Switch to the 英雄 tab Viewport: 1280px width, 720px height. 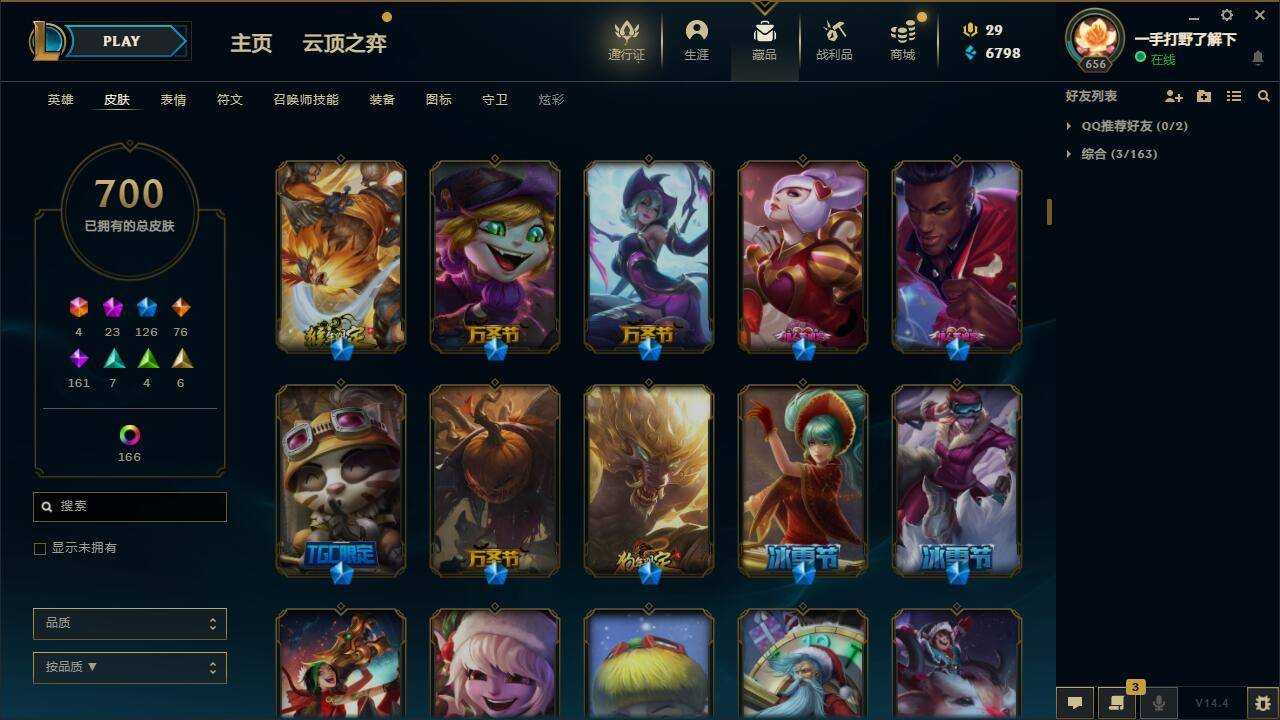point(60,99)
